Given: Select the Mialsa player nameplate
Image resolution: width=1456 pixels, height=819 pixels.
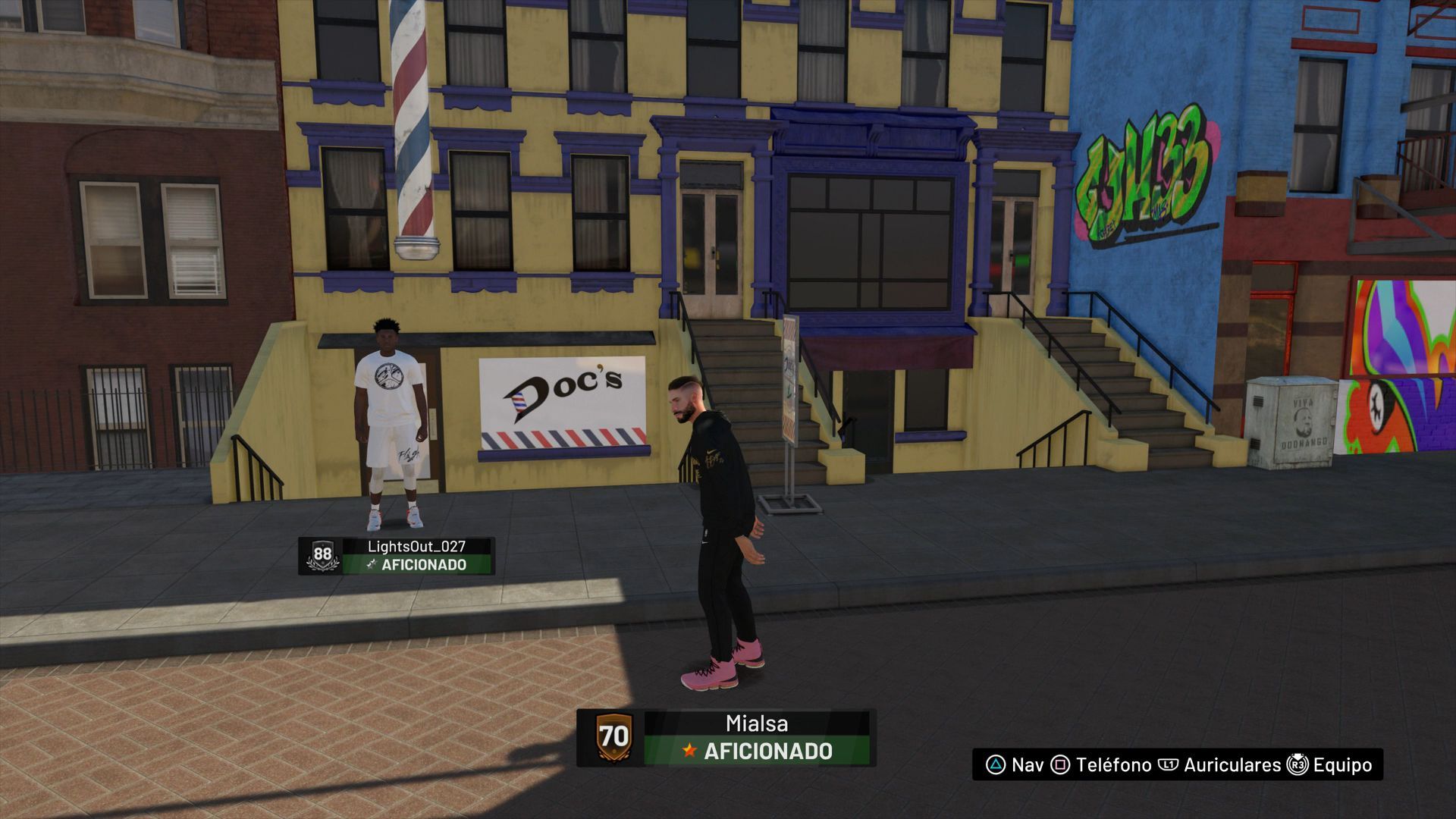Looking at the screenshot, I should [726, 737].
